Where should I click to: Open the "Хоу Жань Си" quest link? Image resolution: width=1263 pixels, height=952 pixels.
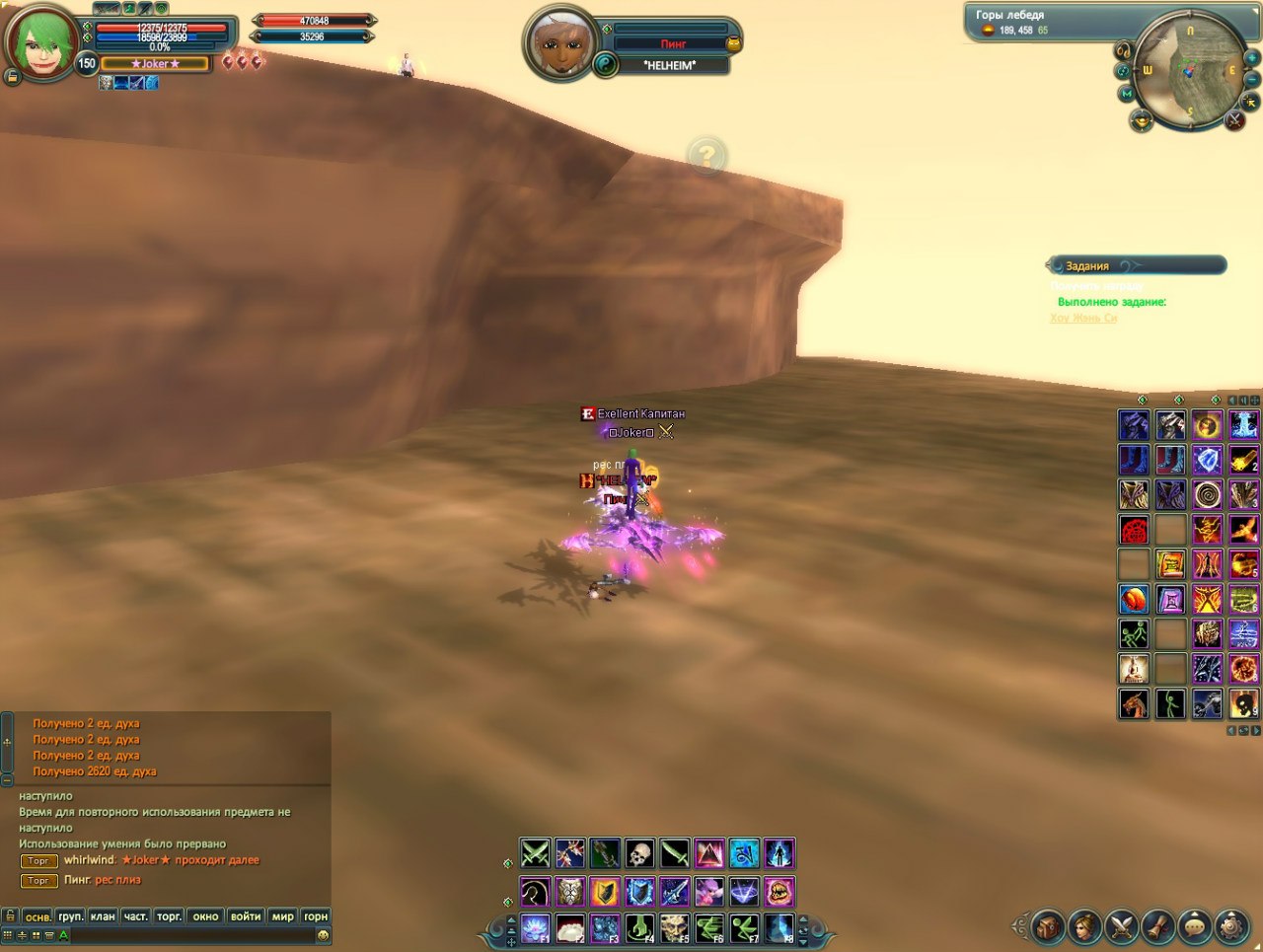click(1083, 318)
